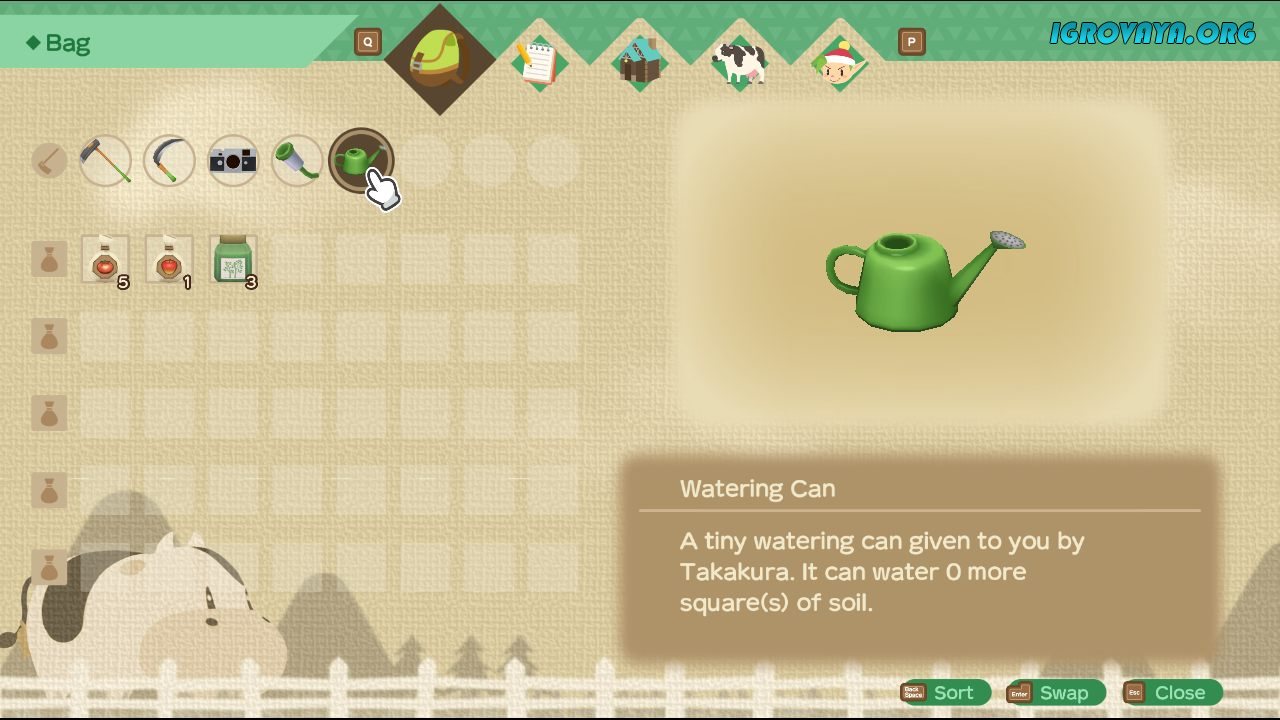Pick the seed bag with quantity 1
Screen dimensions: 1280x720
[x=169, y=260]
